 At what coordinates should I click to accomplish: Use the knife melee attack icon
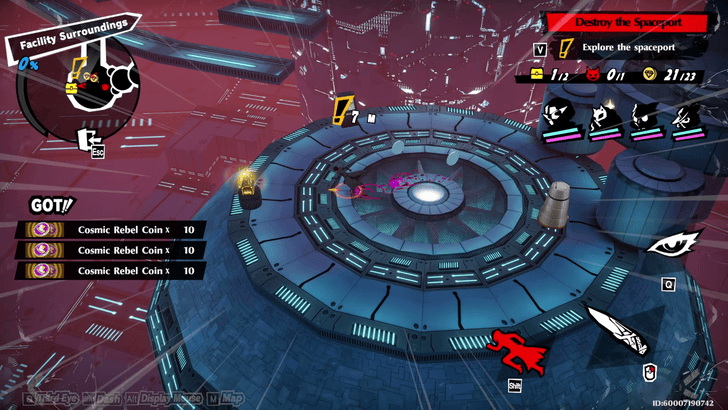pyautogui.click(x=620, y=335)
